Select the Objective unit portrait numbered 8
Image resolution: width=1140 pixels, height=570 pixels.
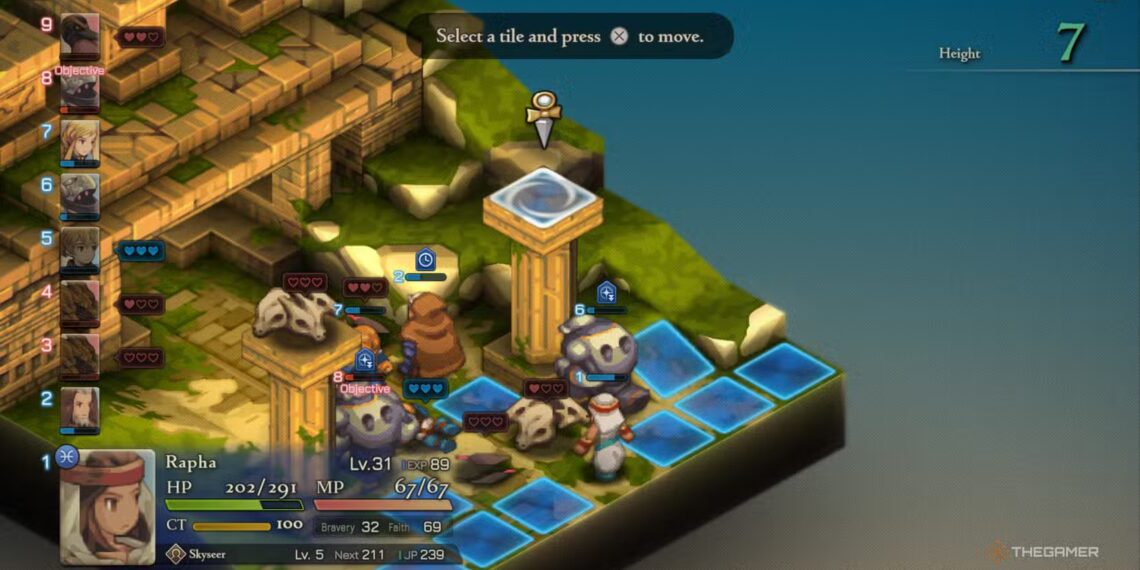(79, 92)
